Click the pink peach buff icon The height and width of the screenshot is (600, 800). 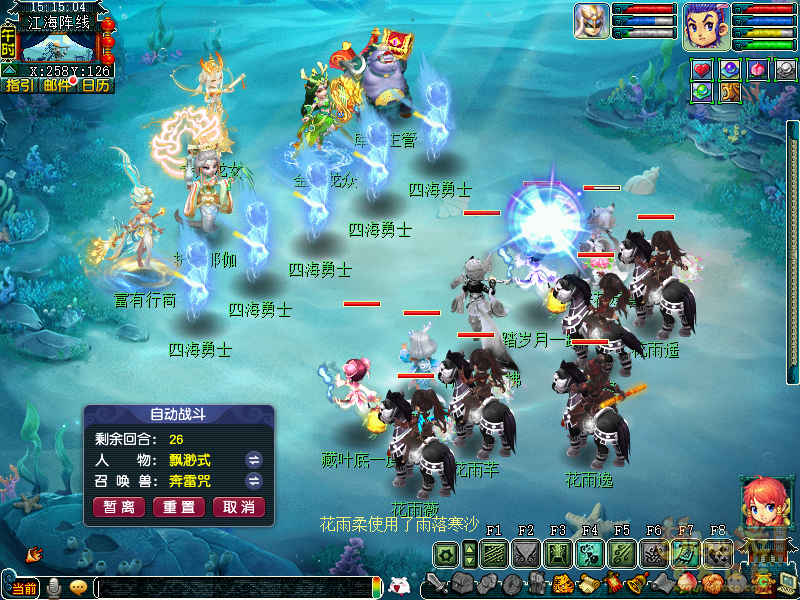point(759,69)
